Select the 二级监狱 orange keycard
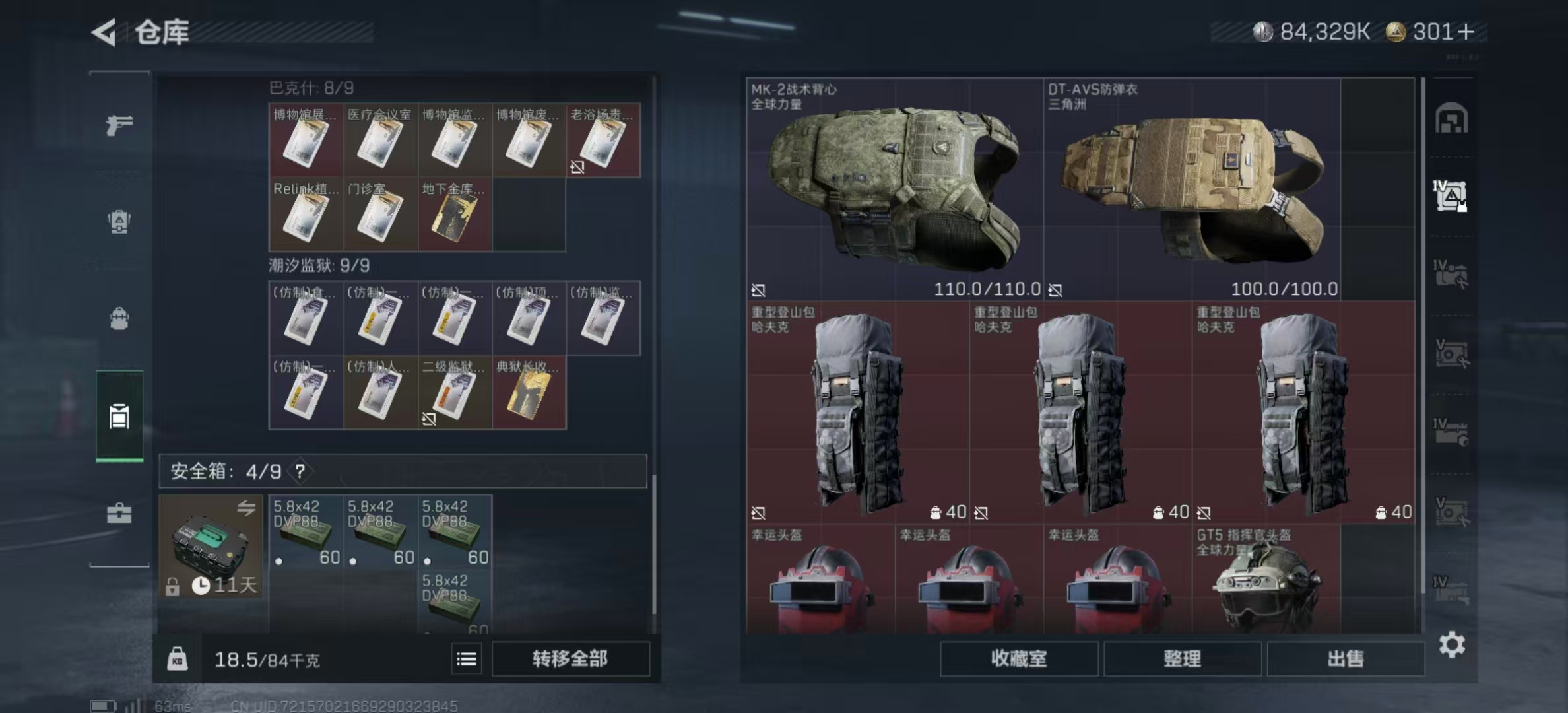The height and width of the screenshot is (713, 1568). [455, 392]
